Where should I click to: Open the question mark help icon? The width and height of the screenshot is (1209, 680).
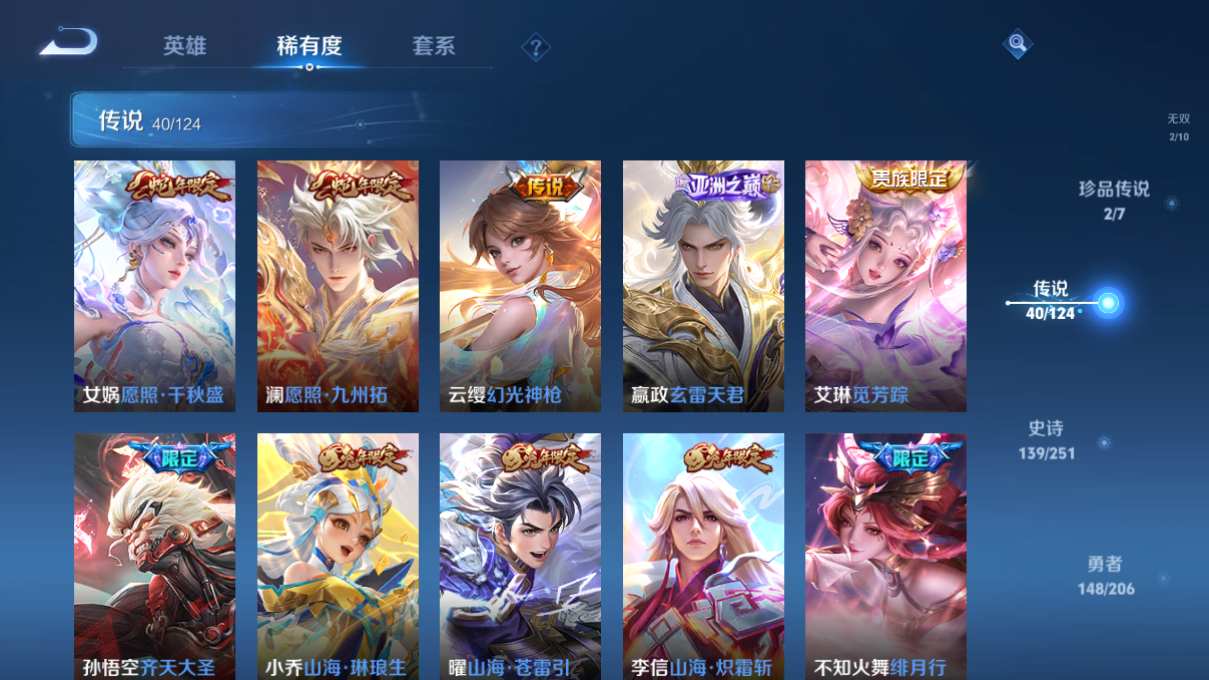pyautogui.click(x=536, y=47)
